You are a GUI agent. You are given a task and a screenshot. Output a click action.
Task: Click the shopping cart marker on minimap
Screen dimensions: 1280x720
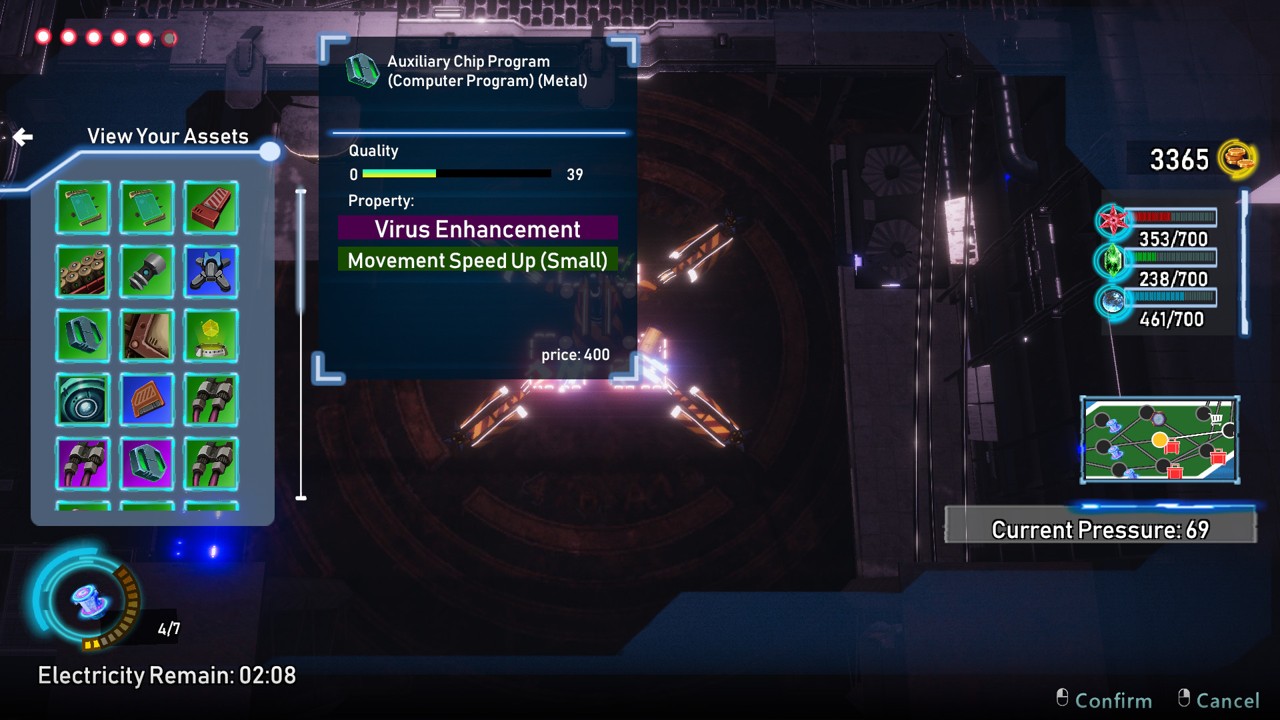tap(1216, 419)
